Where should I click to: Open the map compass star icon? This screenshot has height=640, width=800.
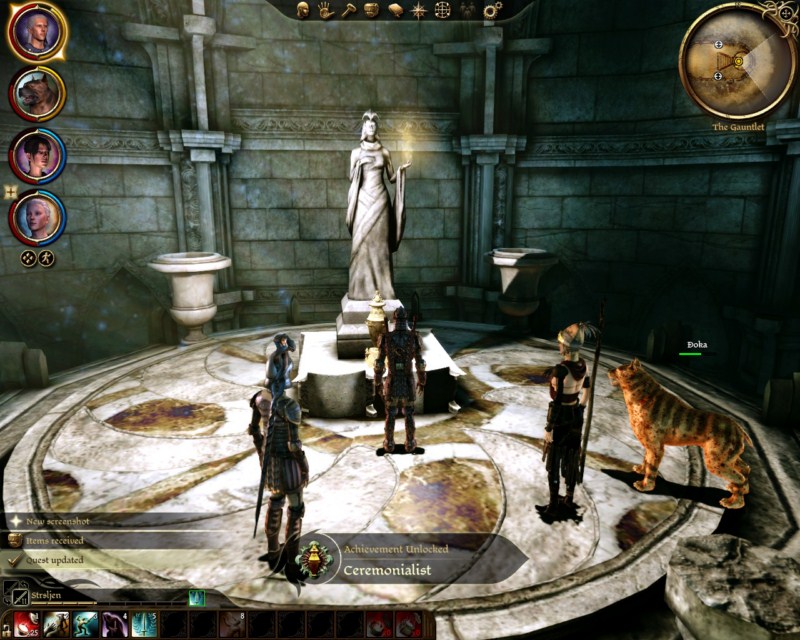419,10
